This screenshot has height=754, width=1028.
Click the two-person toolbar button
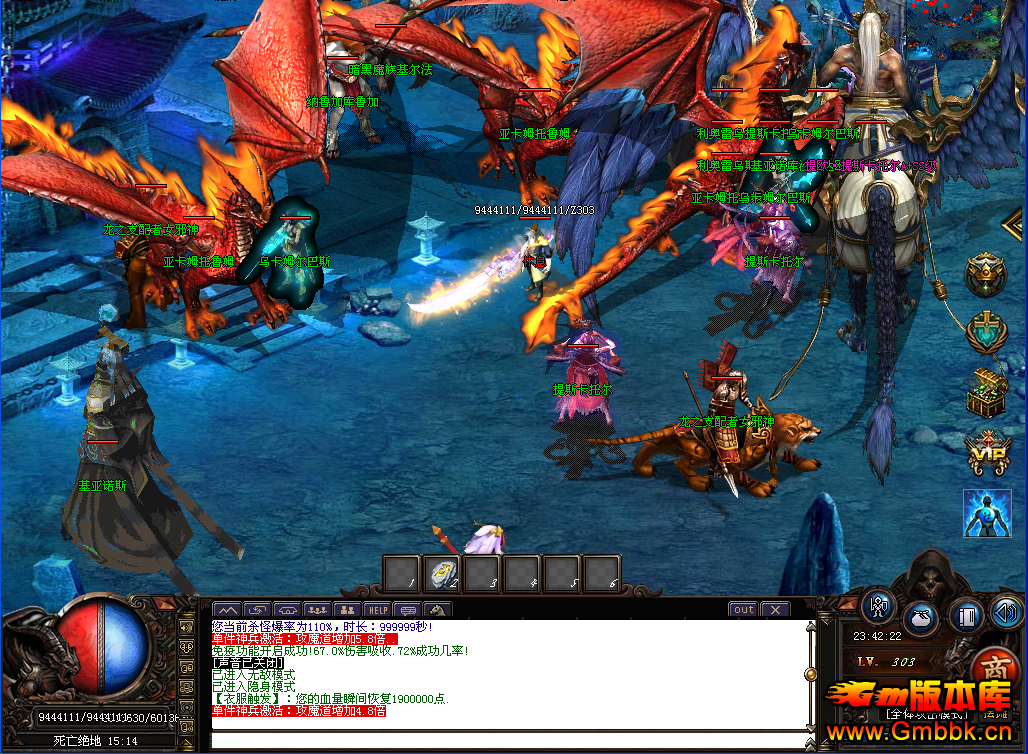pyautogui.click(x=347, y=609)
